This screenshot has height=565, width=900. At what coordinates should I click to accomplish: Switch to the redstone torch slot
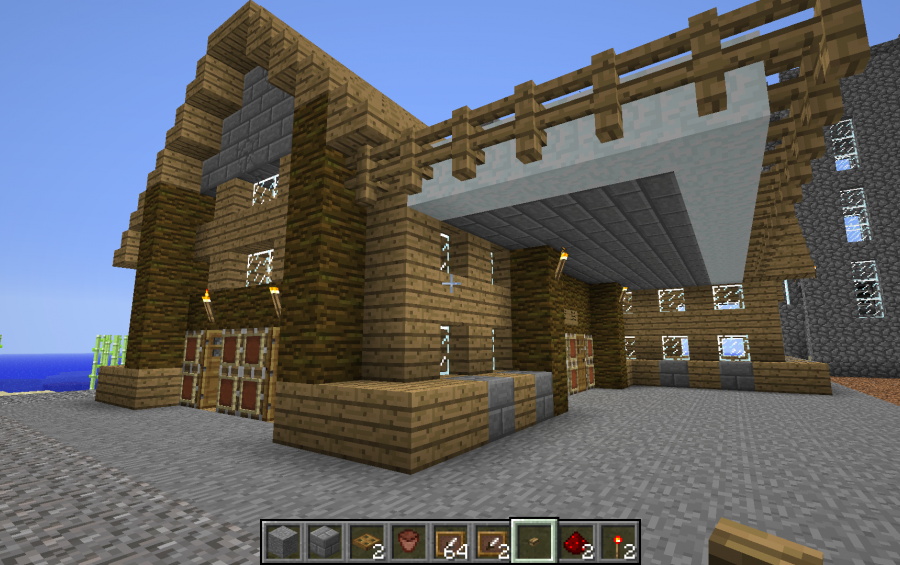(617, 542)
